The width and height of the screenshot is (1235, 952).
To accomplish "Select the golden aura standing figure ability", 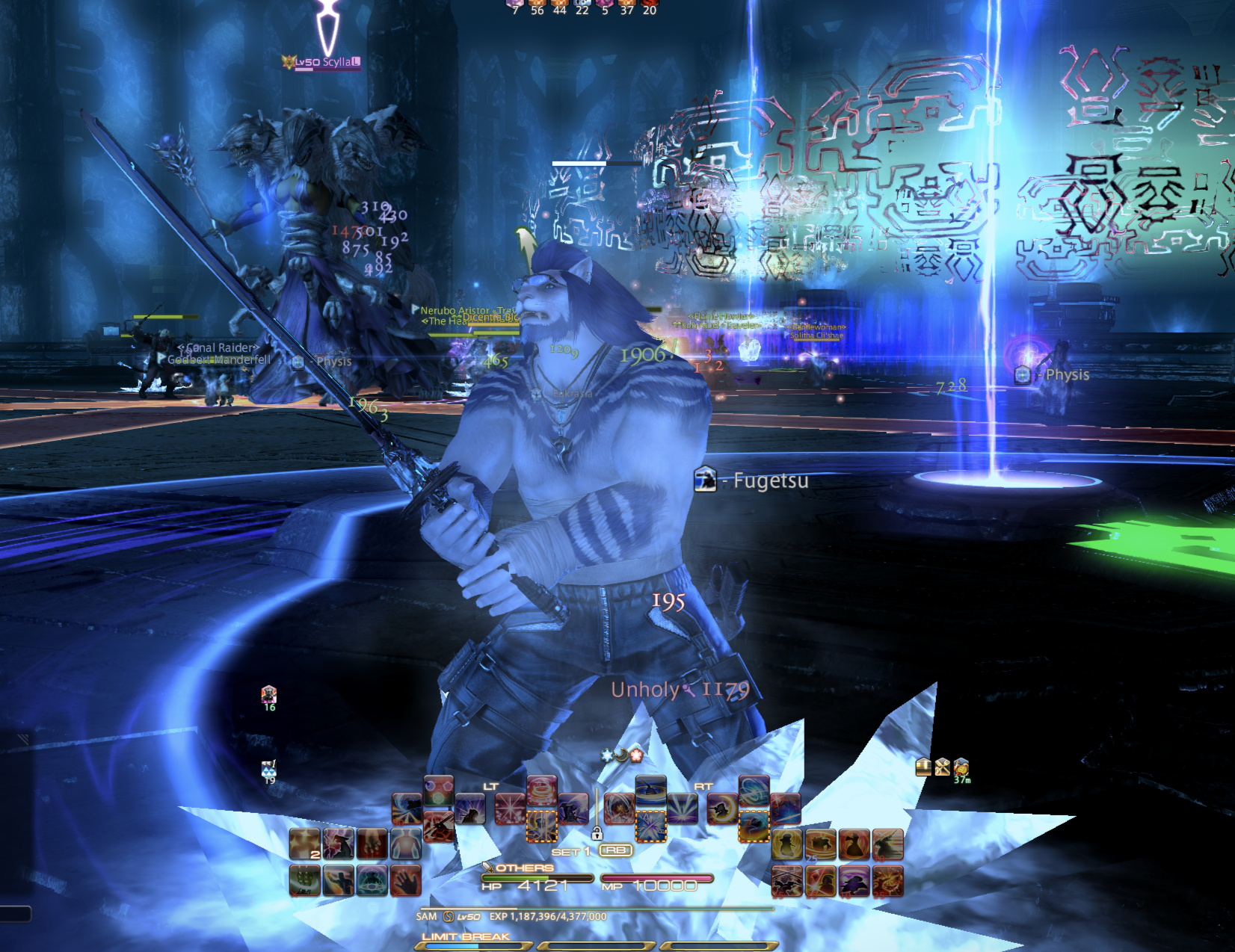I will (x=787, y=844).
